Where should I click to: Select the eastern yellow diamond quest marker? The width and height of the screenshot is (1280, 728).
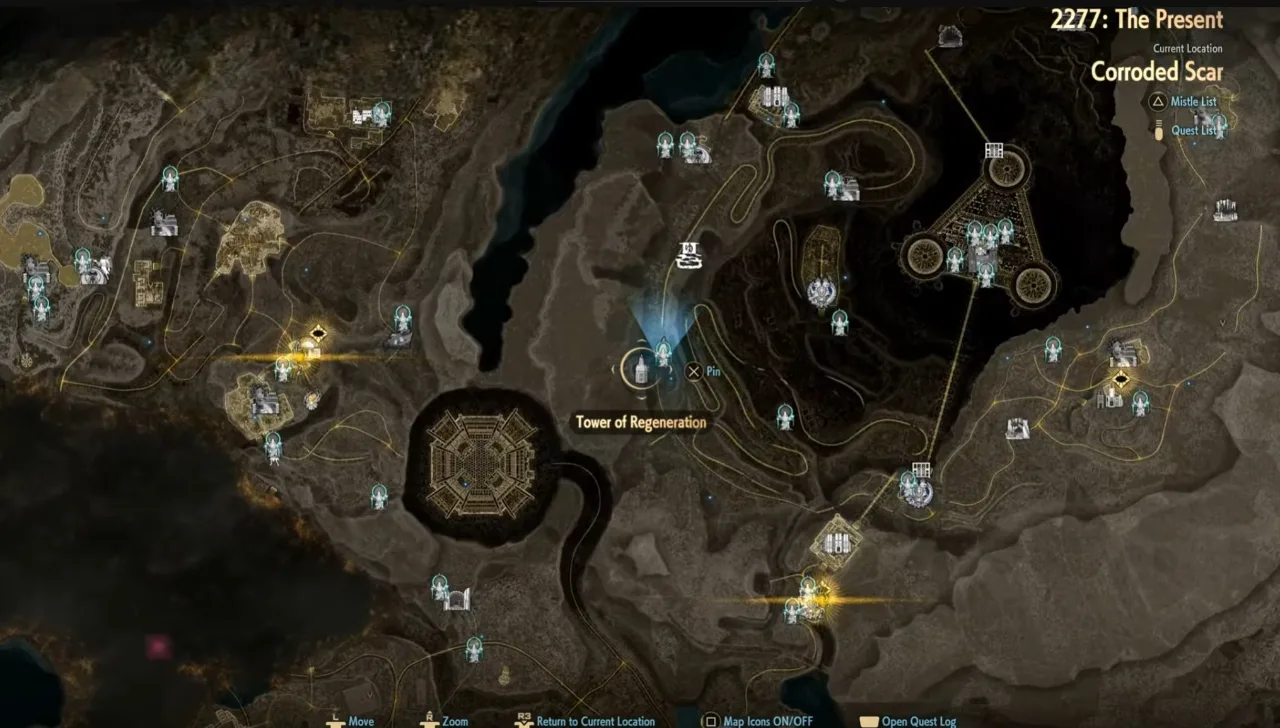(x=1122, y=378)
